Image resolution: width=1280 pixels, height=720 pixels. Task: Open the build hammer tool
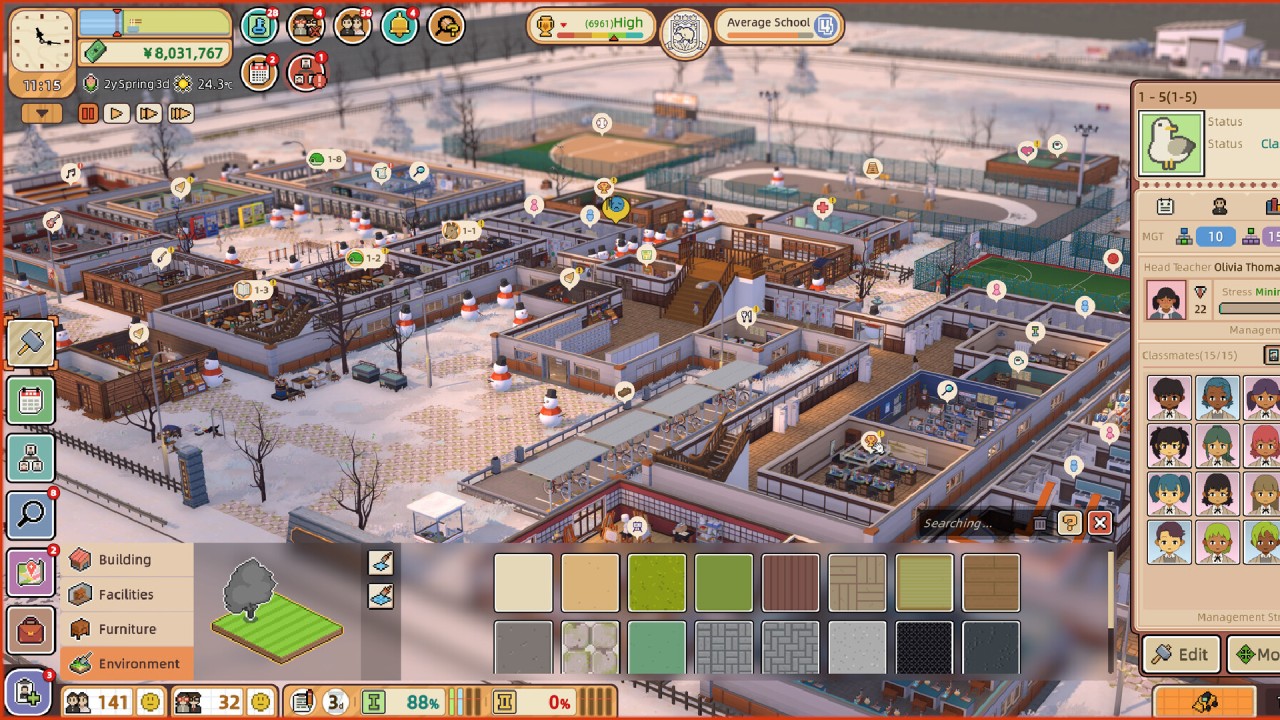31,343
